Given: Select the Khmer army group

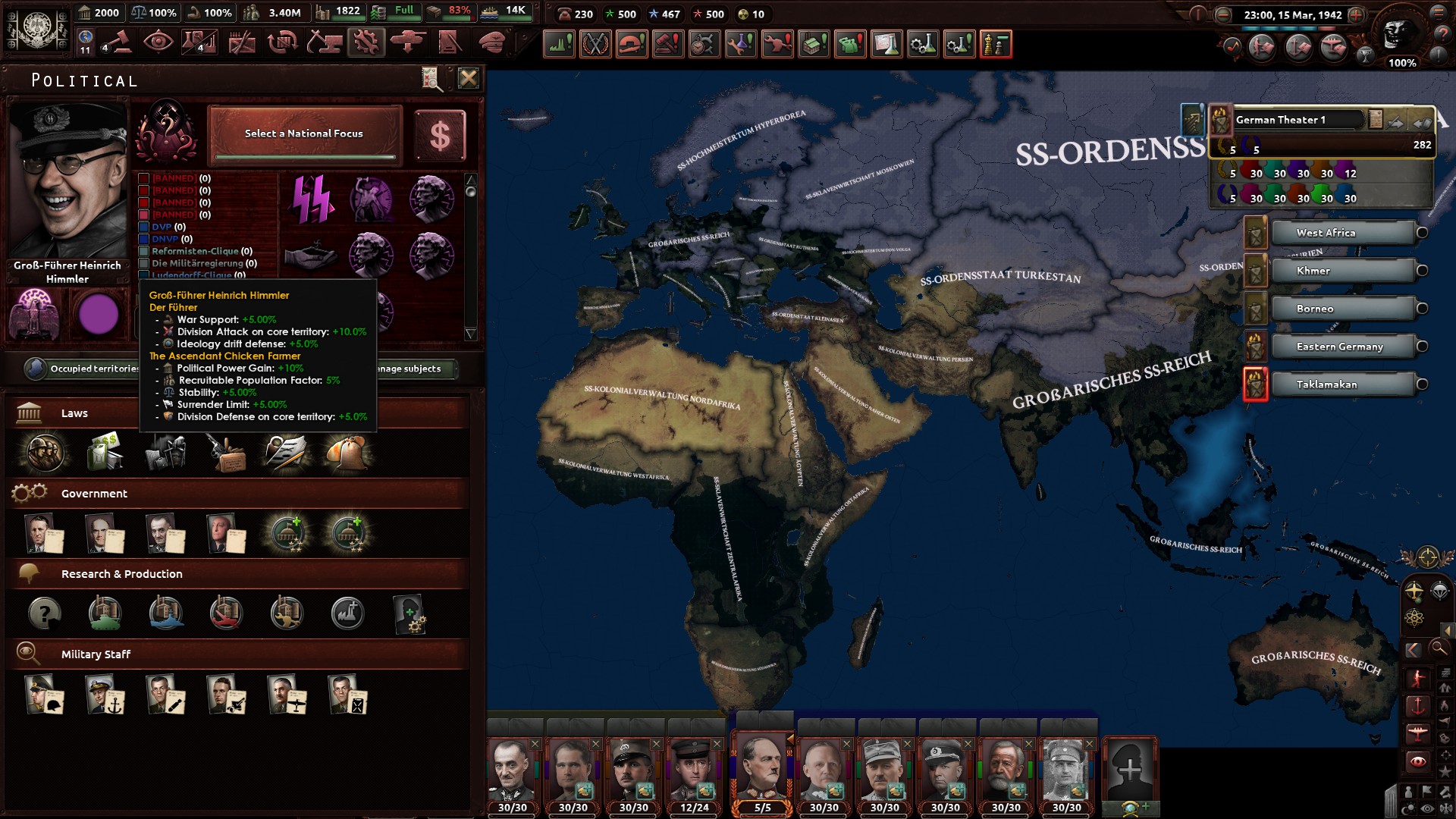Looking at the screenshot, I should tap(1342, 271).
